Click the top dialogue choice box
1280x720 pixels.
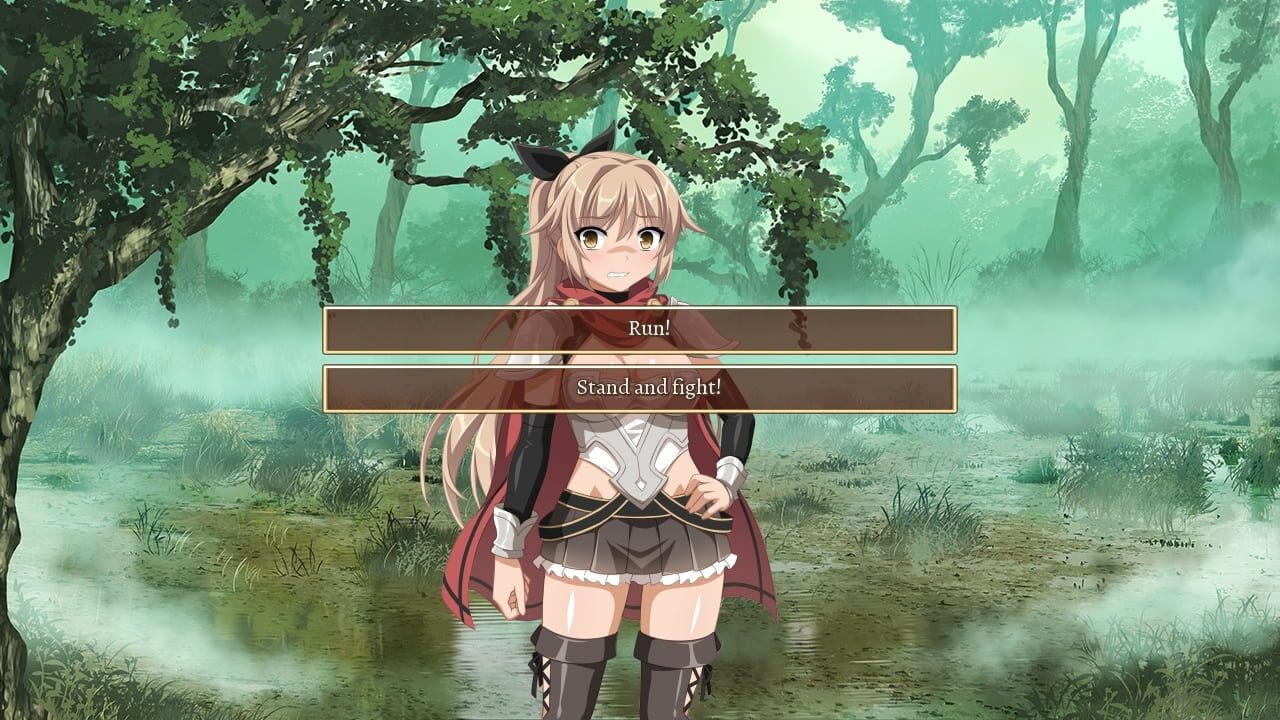(x=640, y=330)
